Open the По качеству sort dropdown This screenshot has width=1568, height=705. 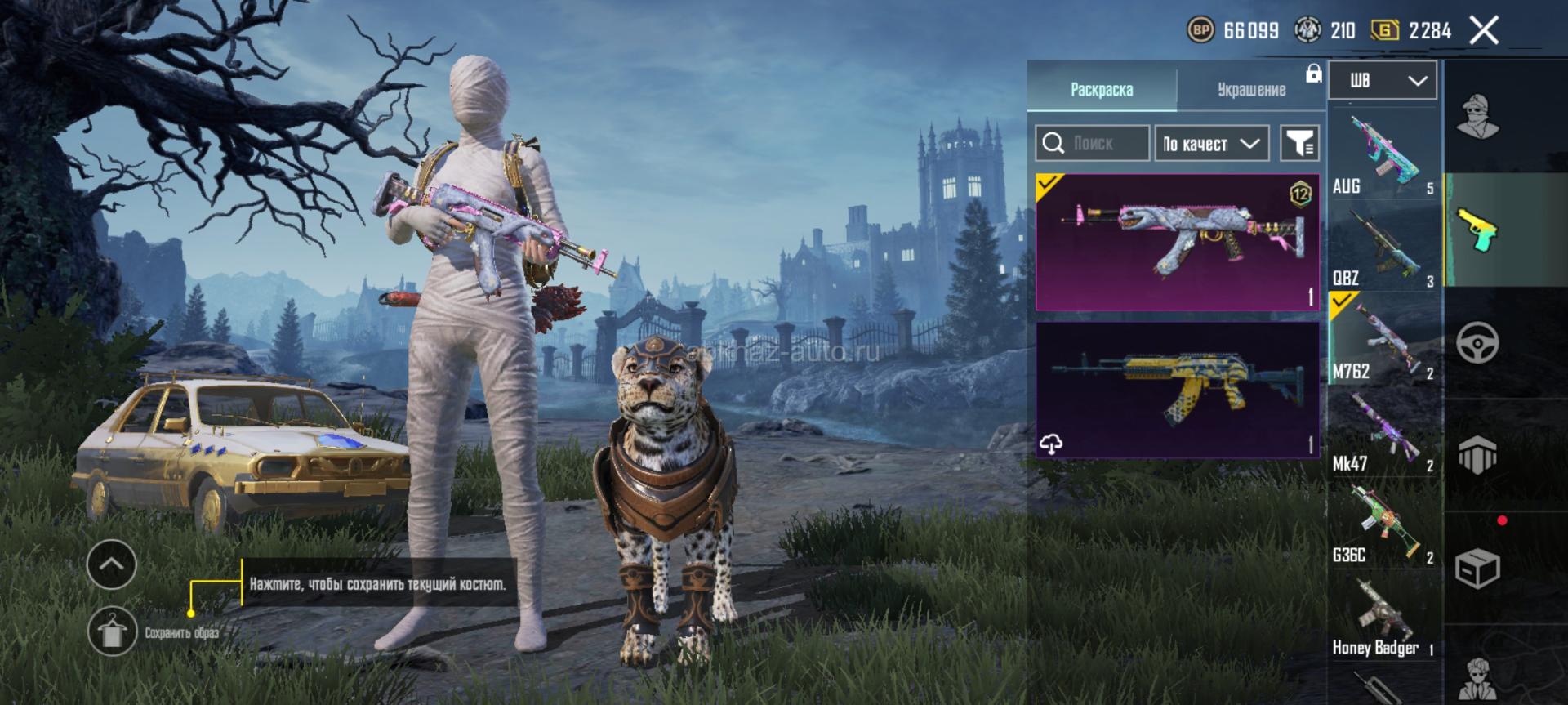pyautogui.click(x=1211, y=144)
